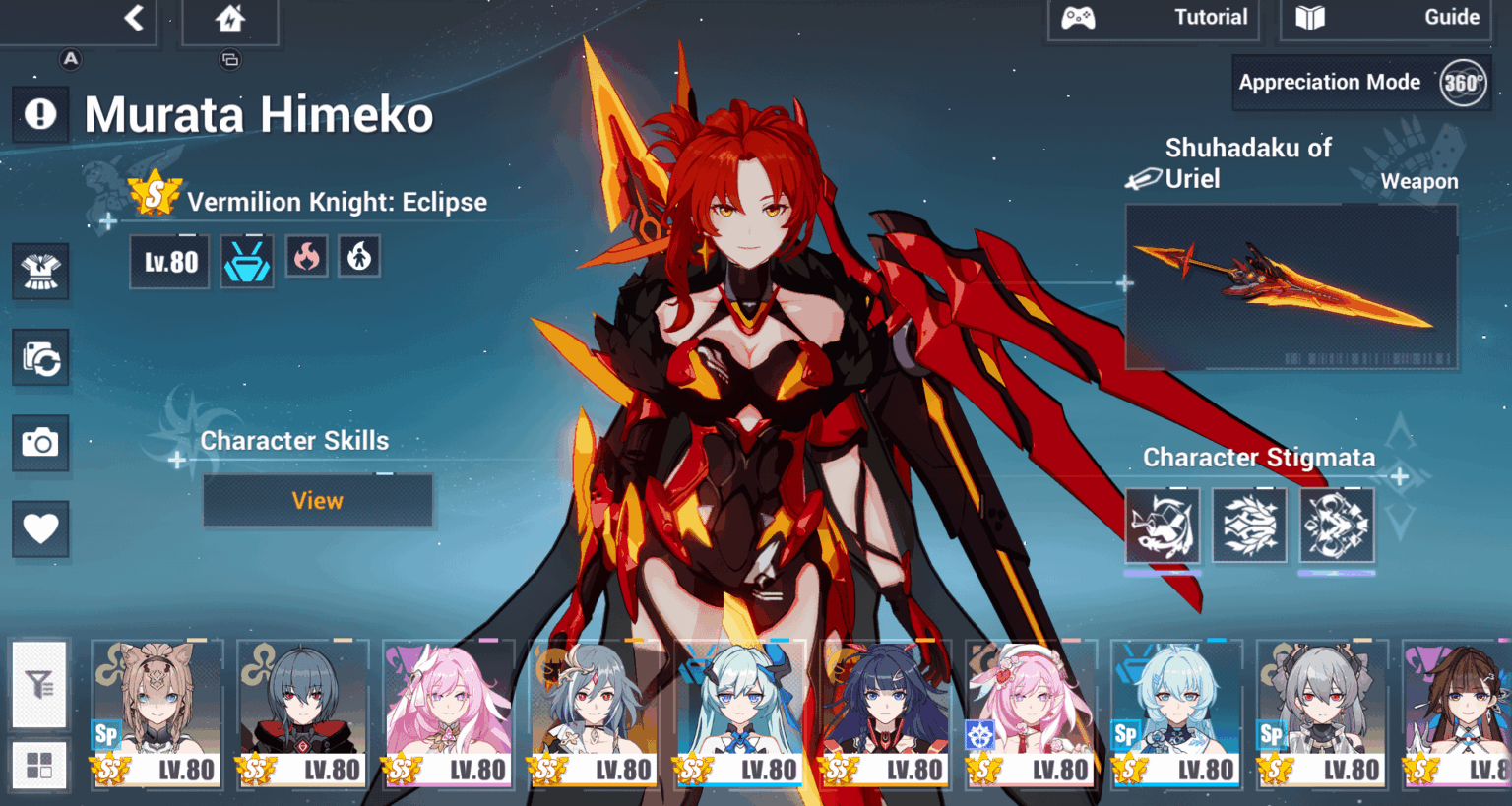View the Character Skills
1512x806 pixels.
tap(317, 500)
